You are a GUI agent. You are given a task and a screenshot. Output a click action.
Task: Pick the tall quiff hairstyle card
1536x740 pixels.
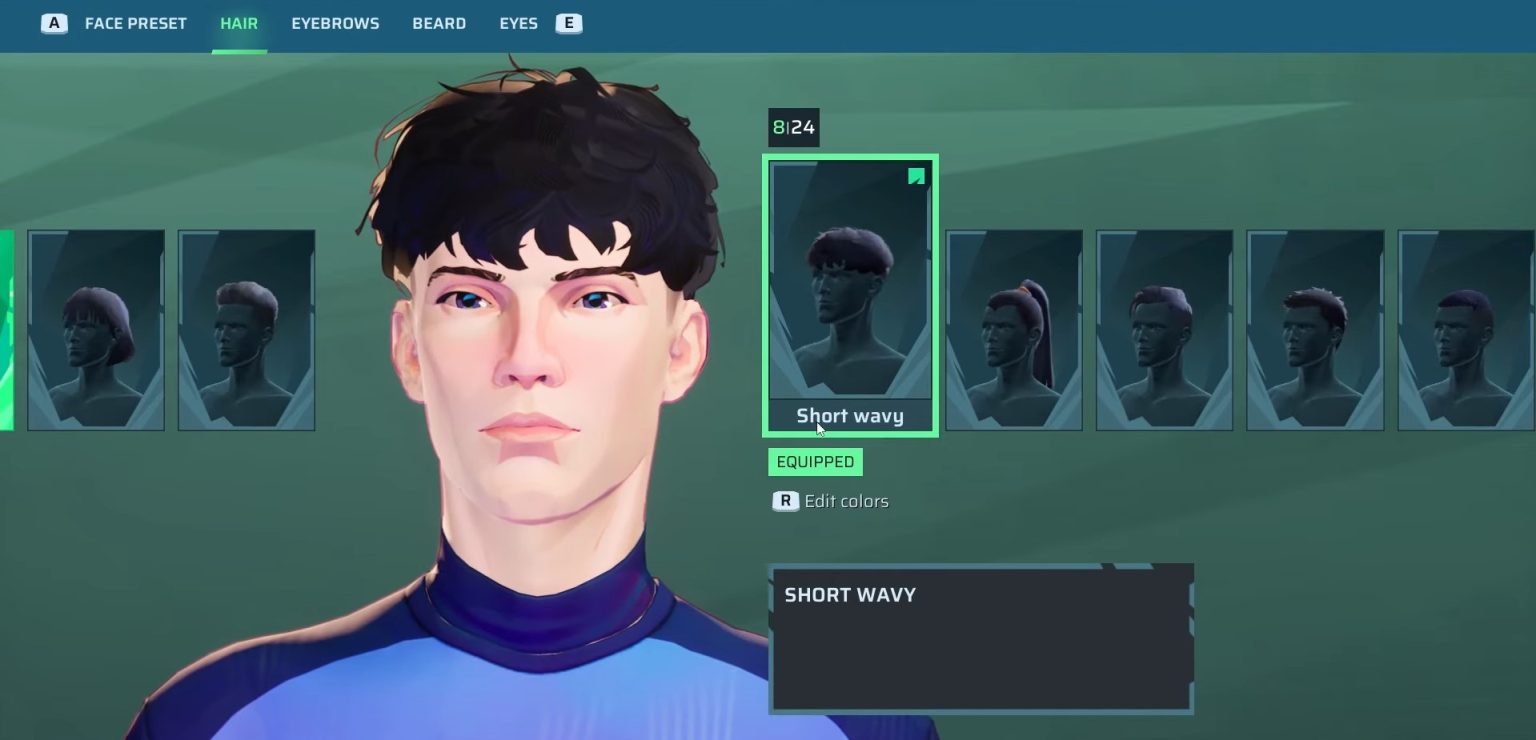(246, 330)
